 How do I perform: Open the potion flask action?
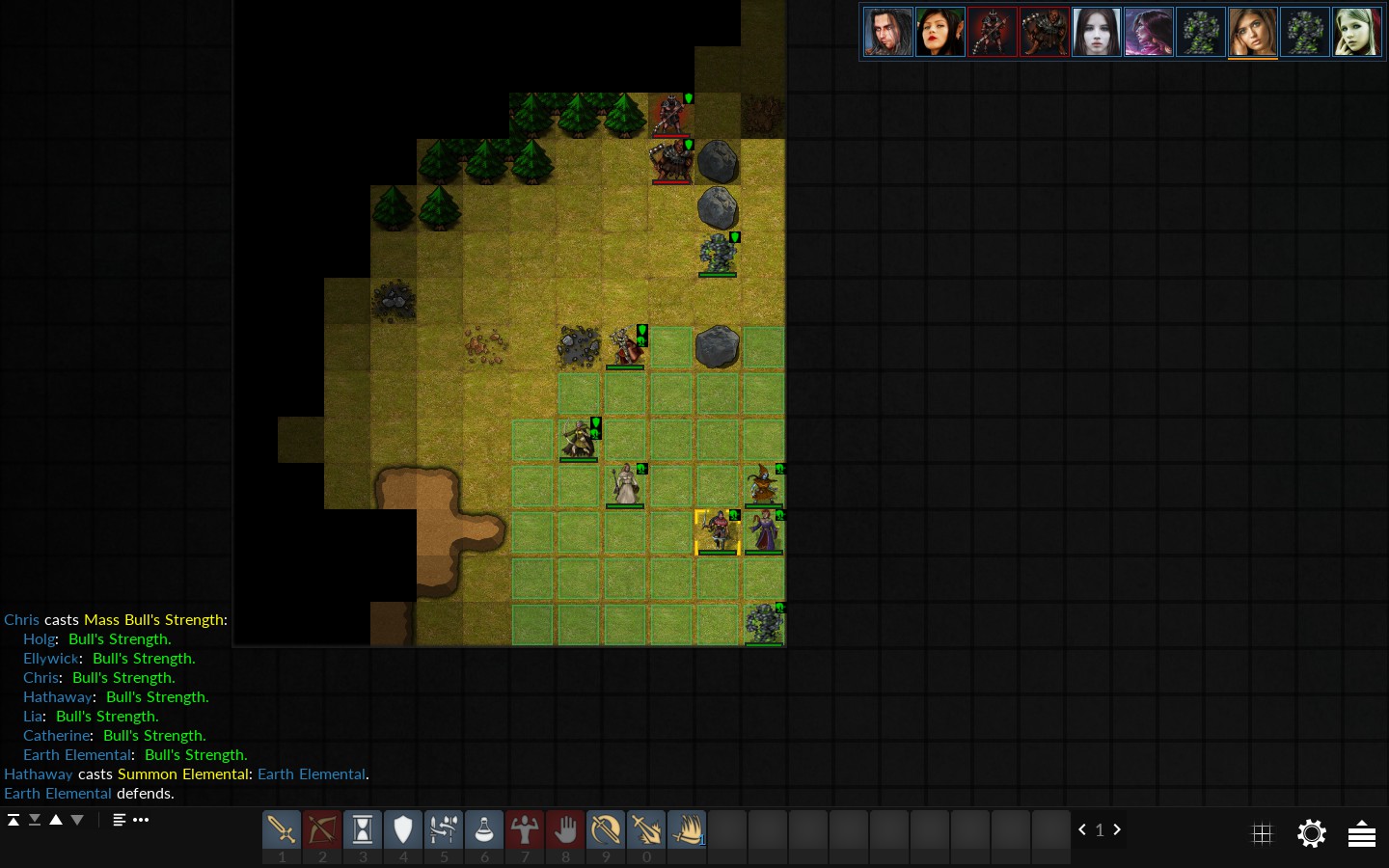pos(484,829)
